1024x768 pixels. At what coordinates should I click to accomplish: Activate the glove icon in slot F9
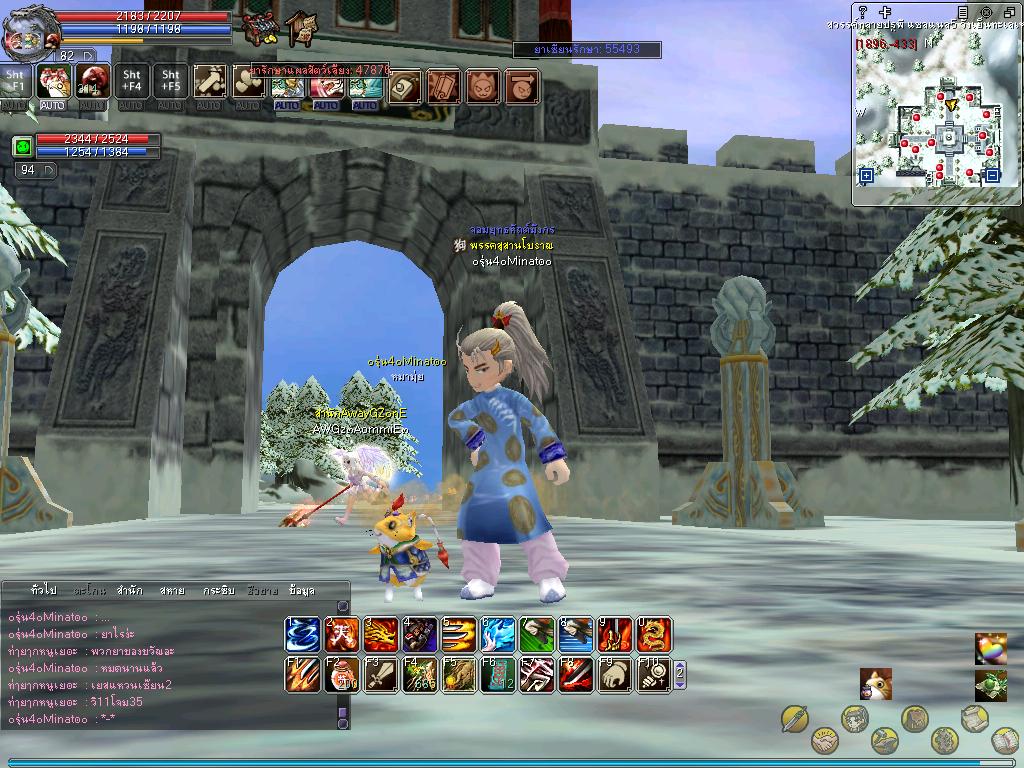click(x=615, y=675)
